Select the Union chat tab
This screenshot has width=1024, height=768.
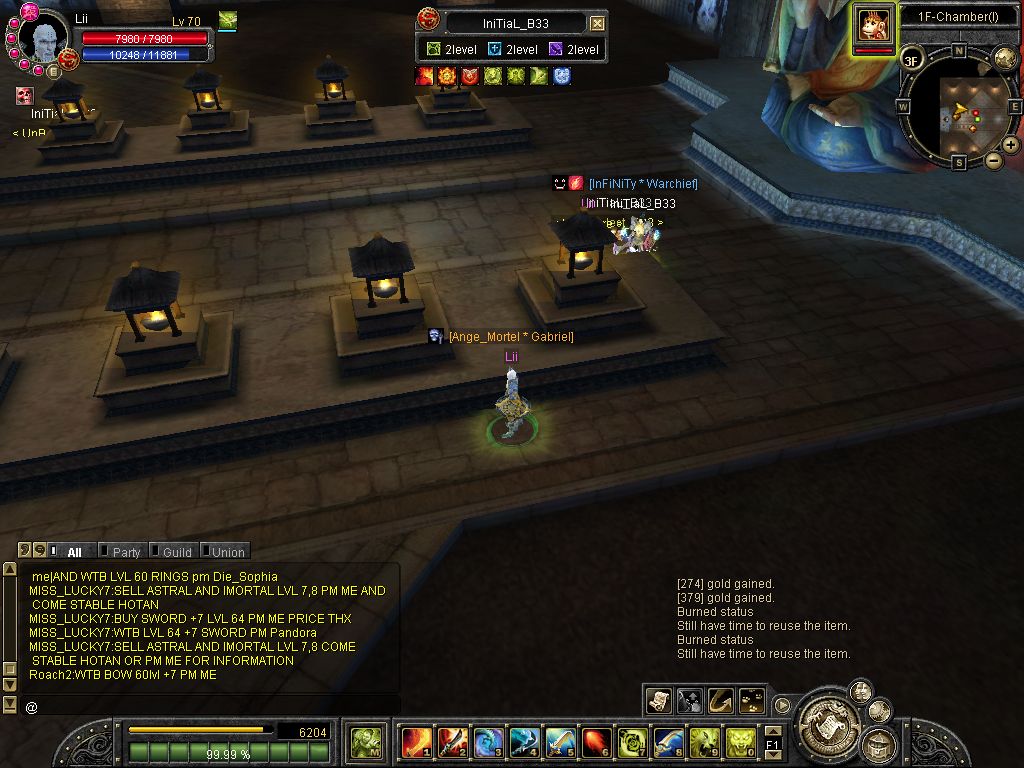coord(227,552)
